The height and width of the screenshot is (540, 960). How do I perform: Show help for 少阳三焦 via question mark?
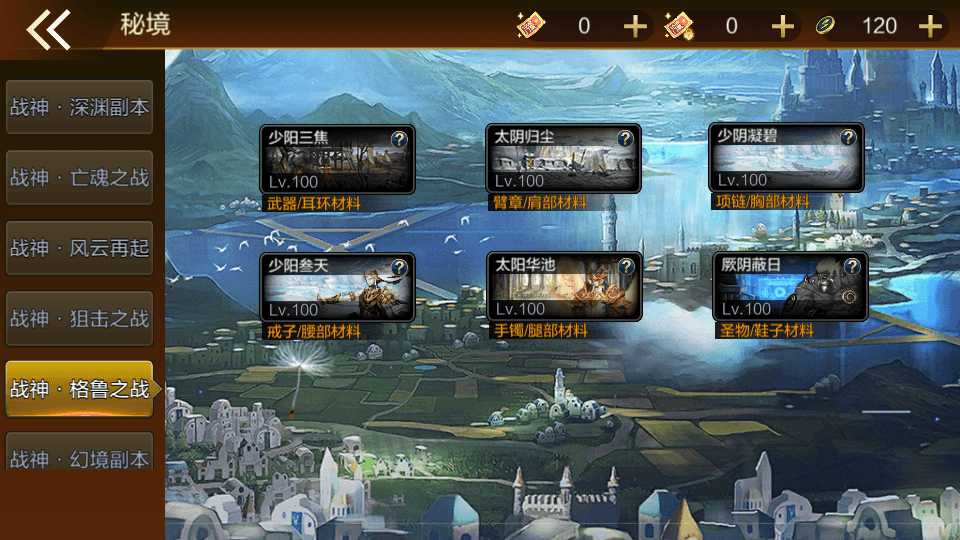point(399,139)
